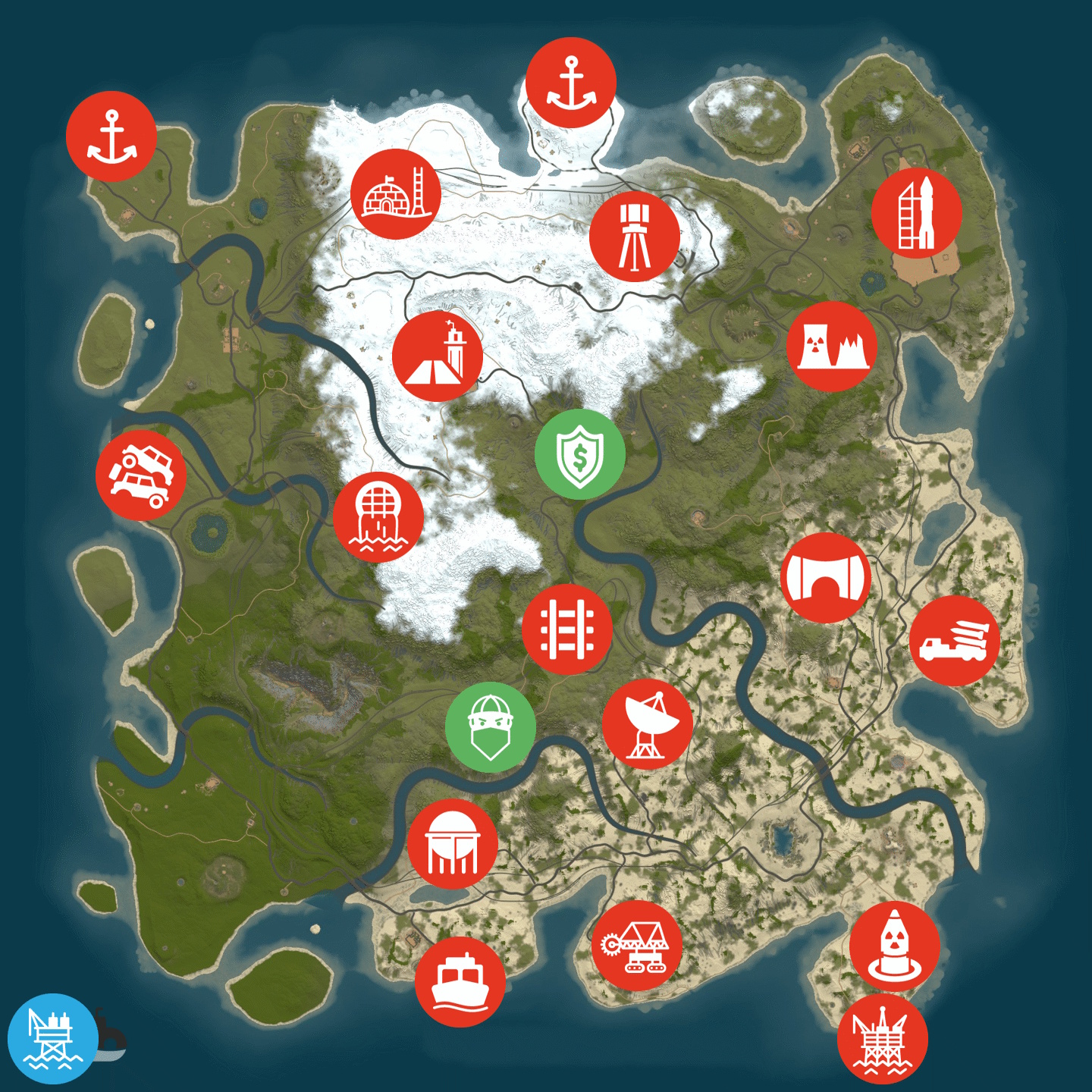The image size is (1092, 1092).
Task: Choose the ship ferry terminal marker
Action: click(x=460, y=982)
